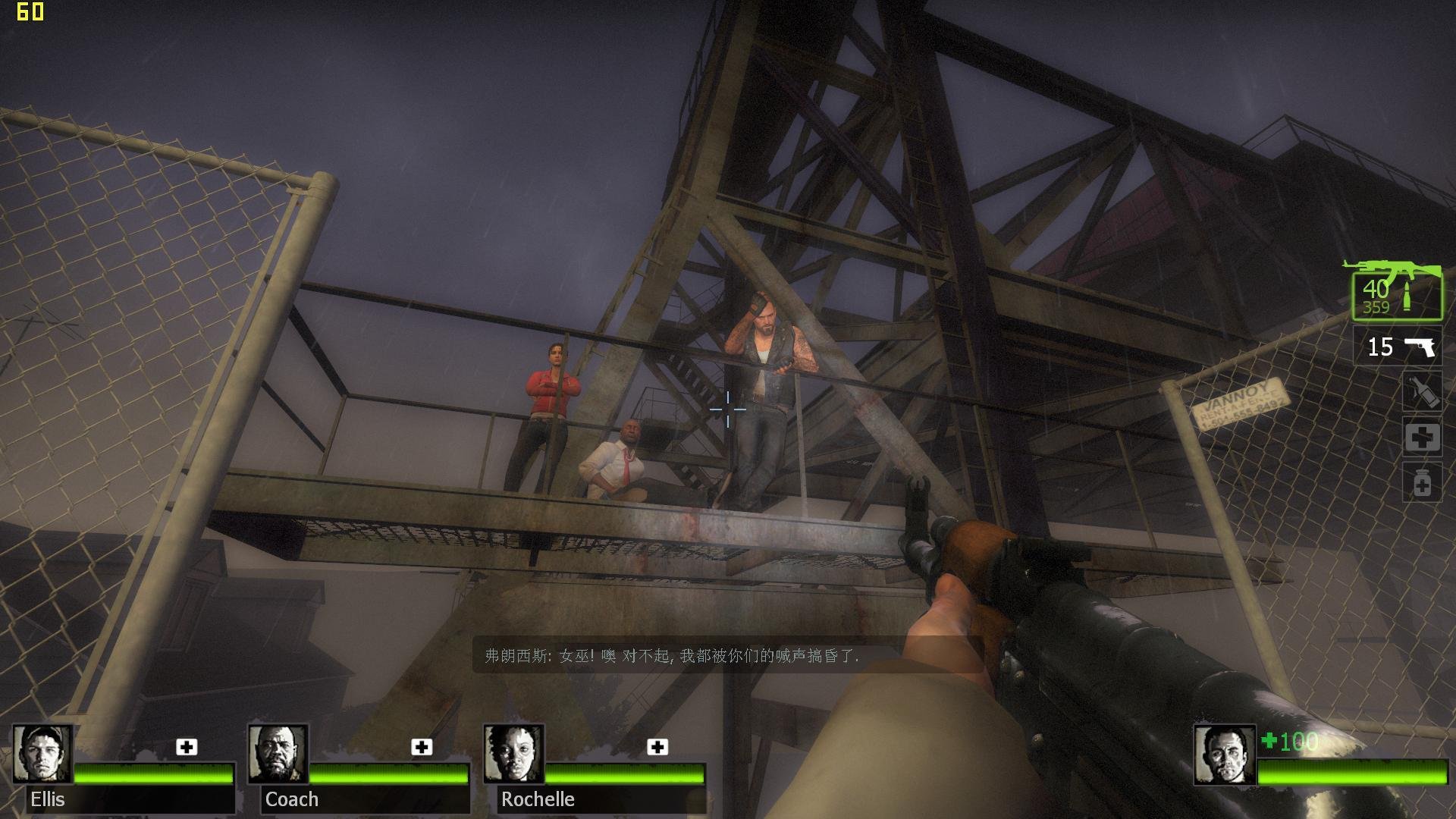
Task: Choose Rochelle's teammate portrait
Action: pyautogui.click(x=513, y=754)
